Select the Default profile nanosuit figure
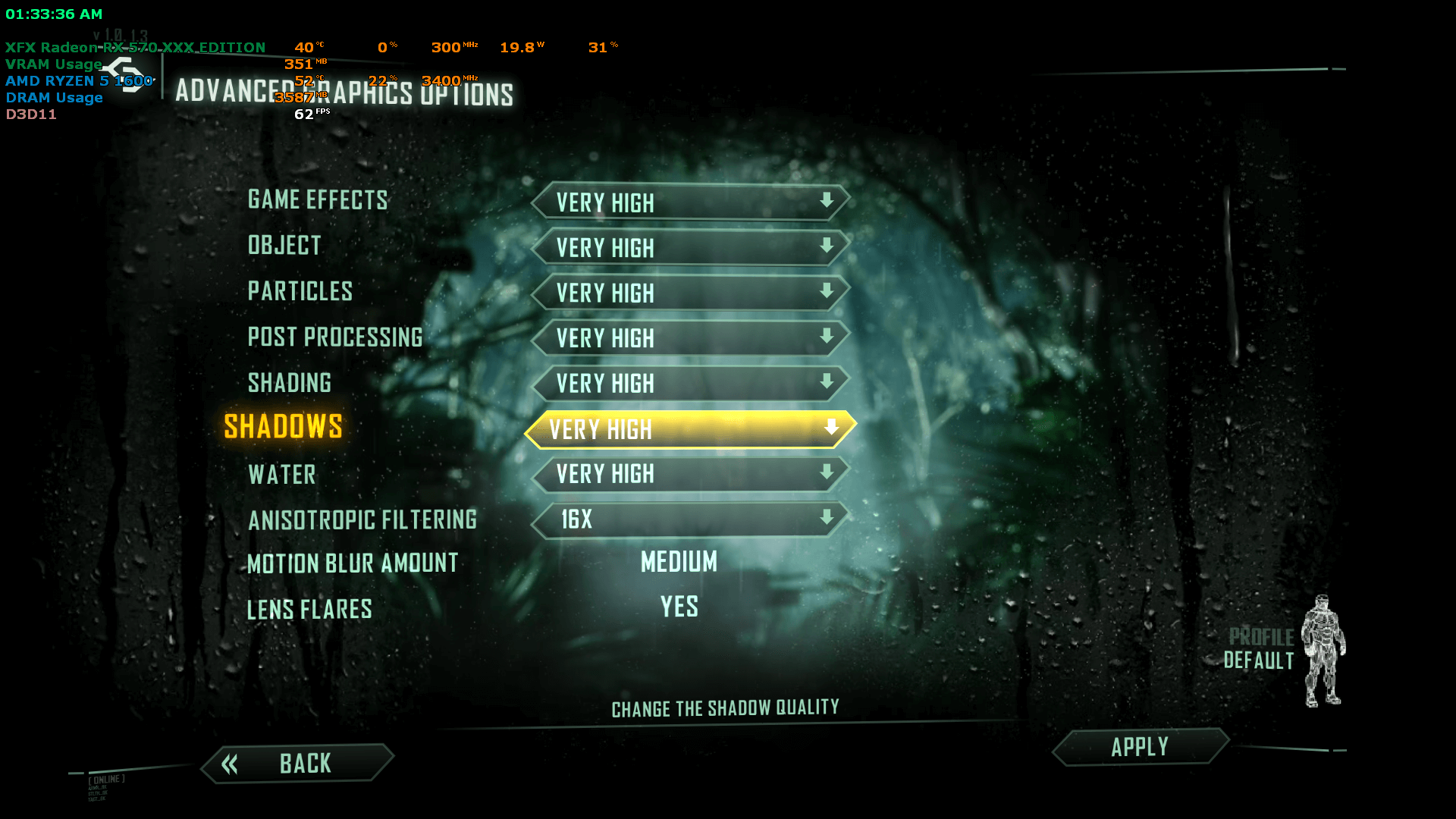The width and height of the screenshot is (1456, 819). click(x=1323, y=651)
